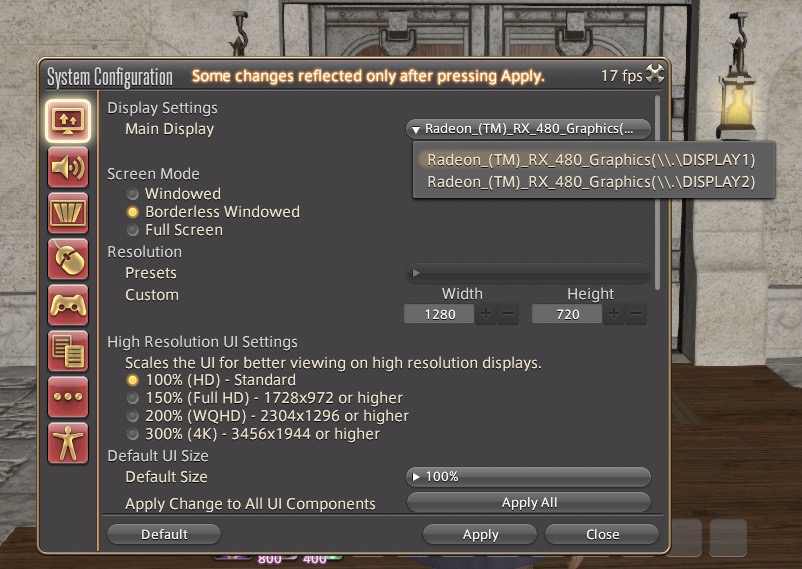The width and height of the screenshot is (802, 569).
Task: Select Full Screen mode
Action: tap(132, 230)
